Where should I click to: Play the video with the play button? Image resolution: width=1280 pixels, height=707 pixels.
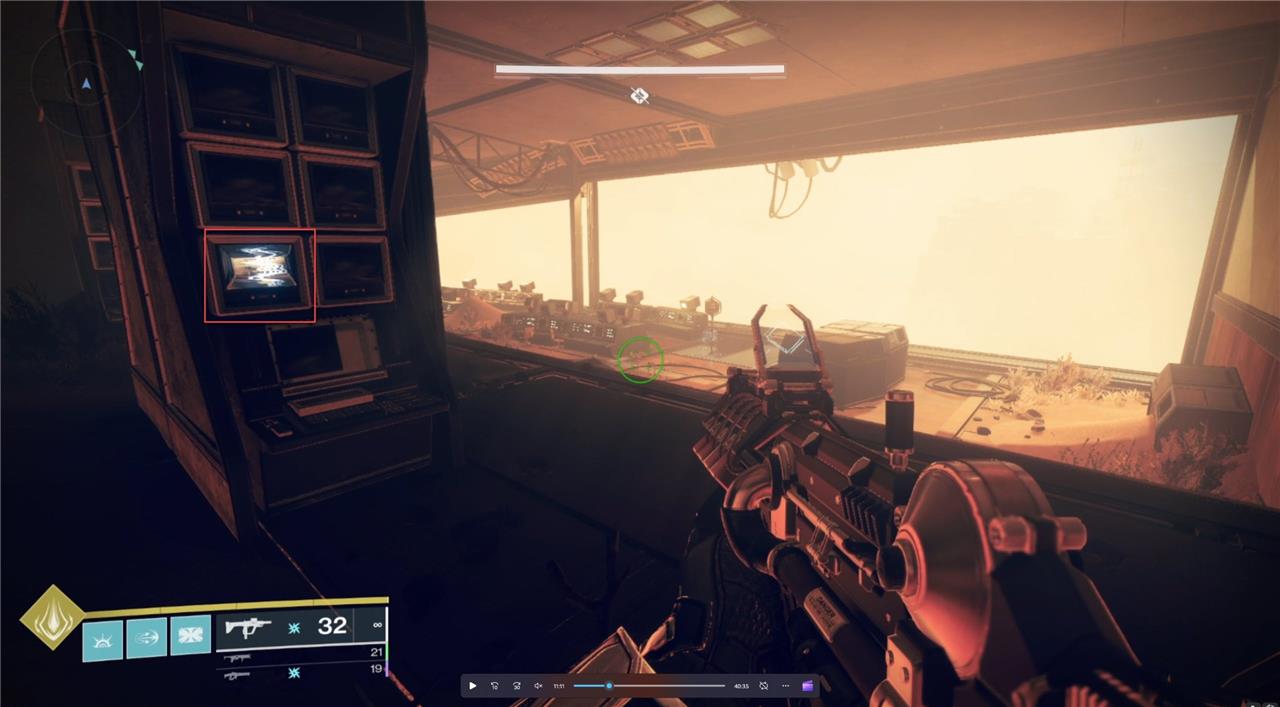click(473, 686)
